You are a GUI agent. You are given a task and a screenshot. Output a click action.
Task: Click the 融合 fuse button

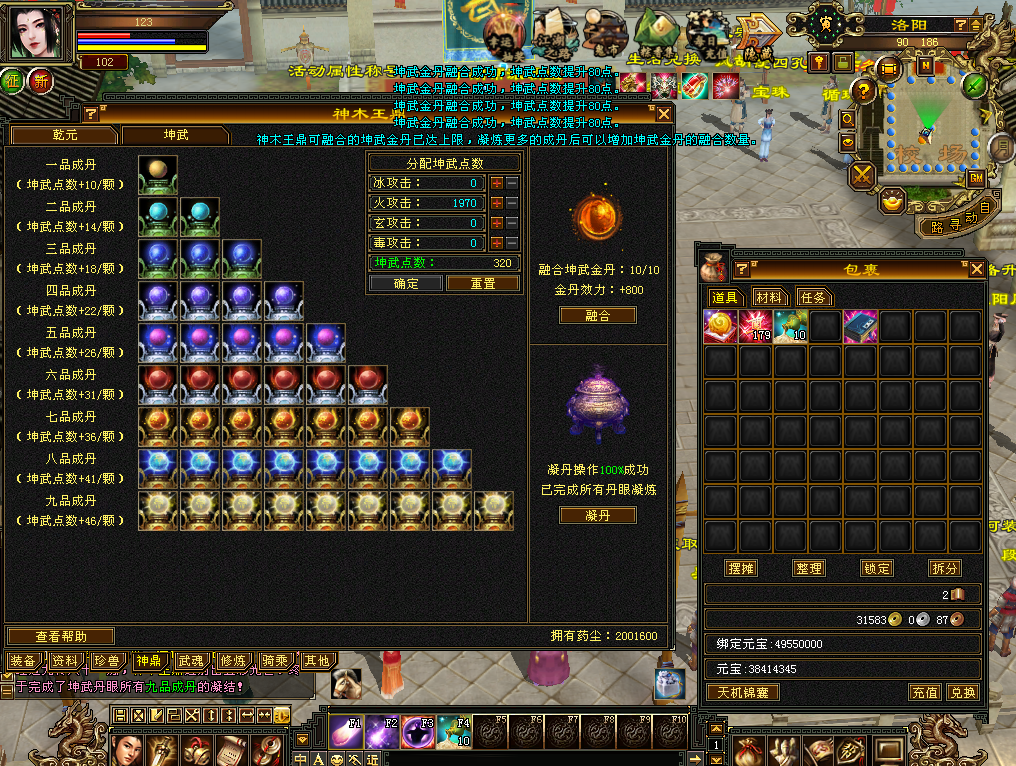click(x=597, y=315)
